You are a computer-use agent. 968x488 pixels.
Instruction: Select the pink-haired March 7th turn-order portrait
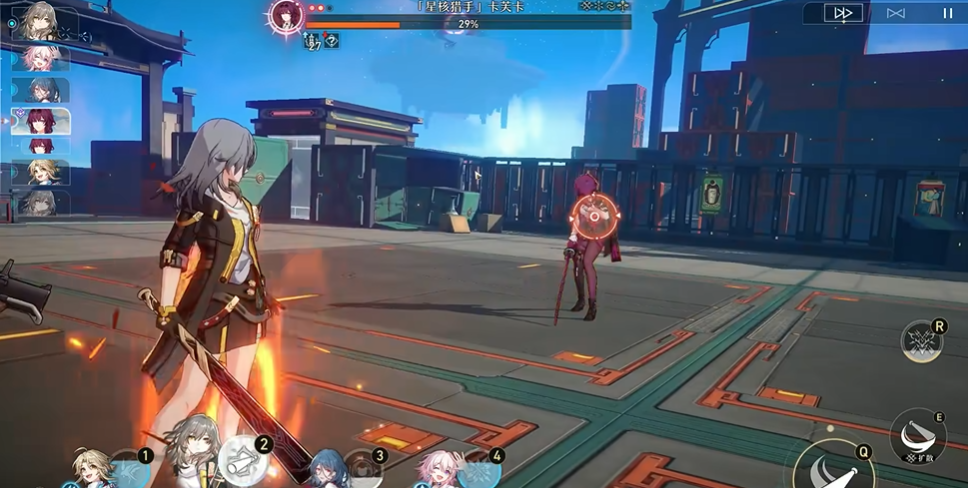click(42, 58)
